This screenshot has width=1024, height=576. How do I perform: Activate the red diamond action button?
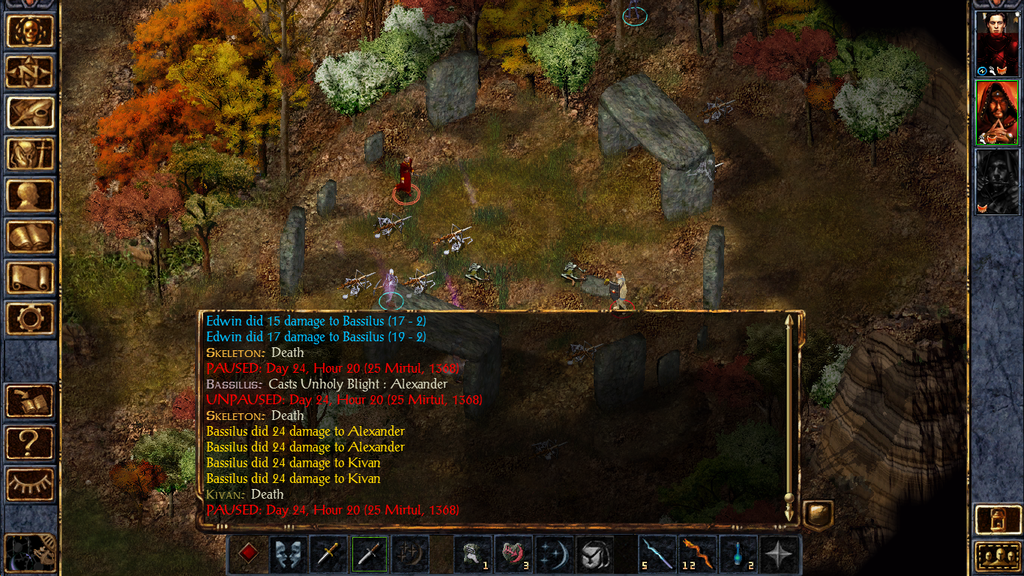pyautogui.click(x=247, y=554)
